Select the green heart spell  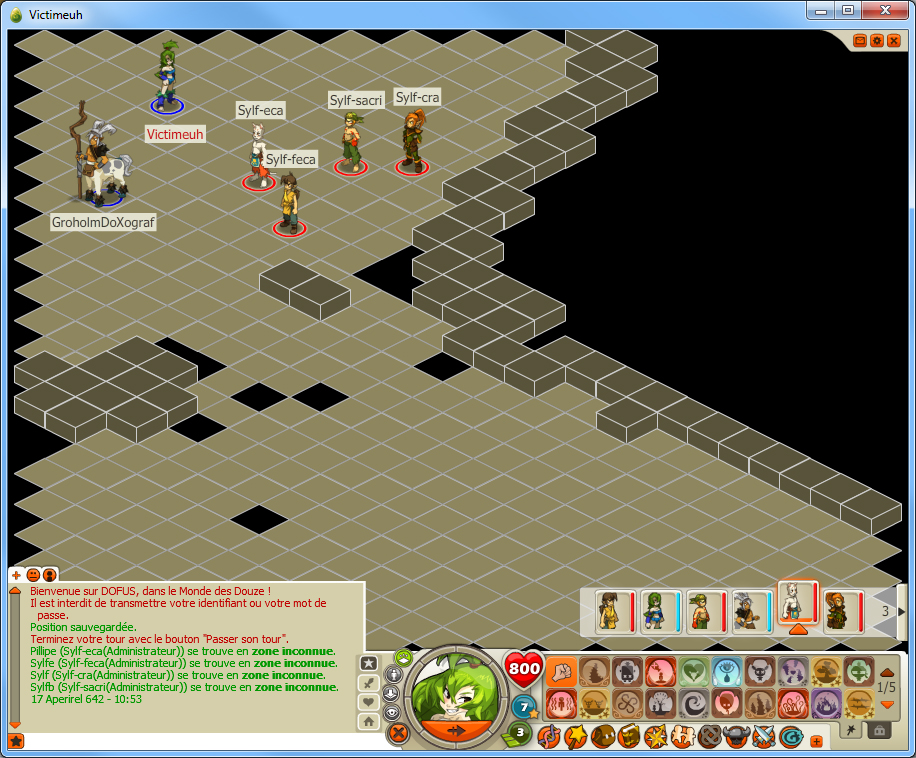[x=694, y=671]
